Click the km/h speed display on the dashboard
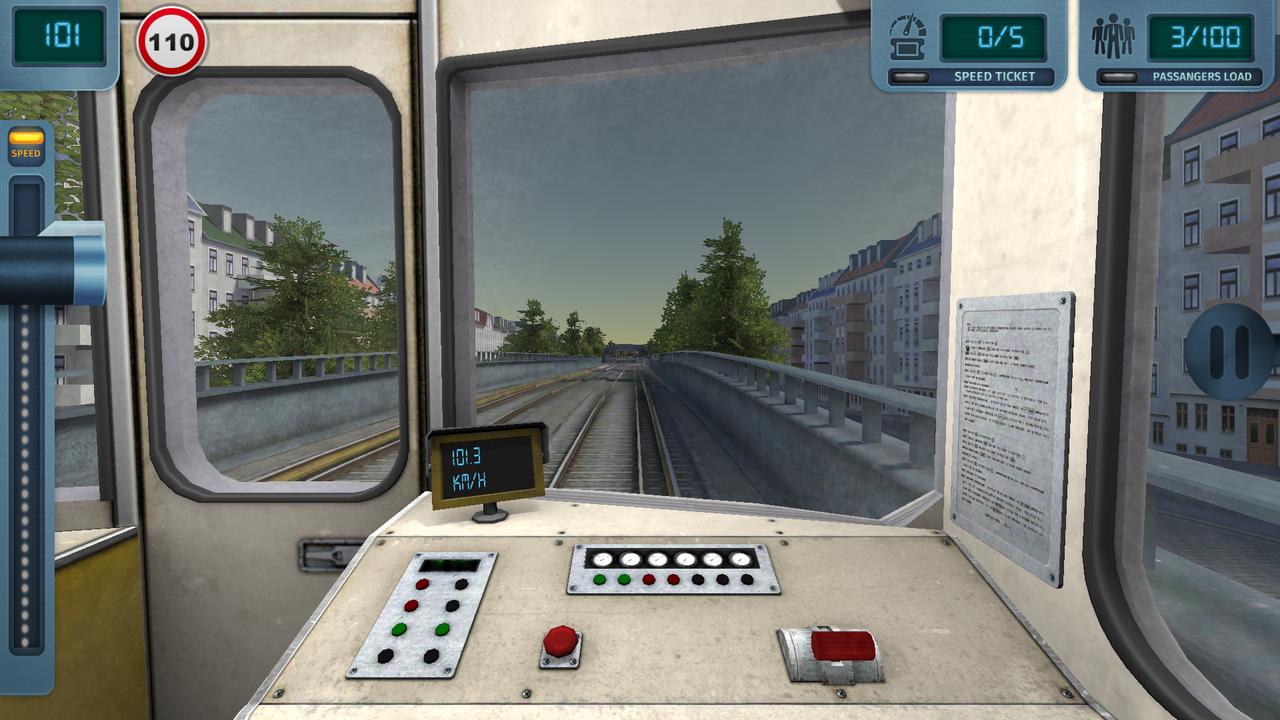This screenshot has width=1280, height=720. 486,470
